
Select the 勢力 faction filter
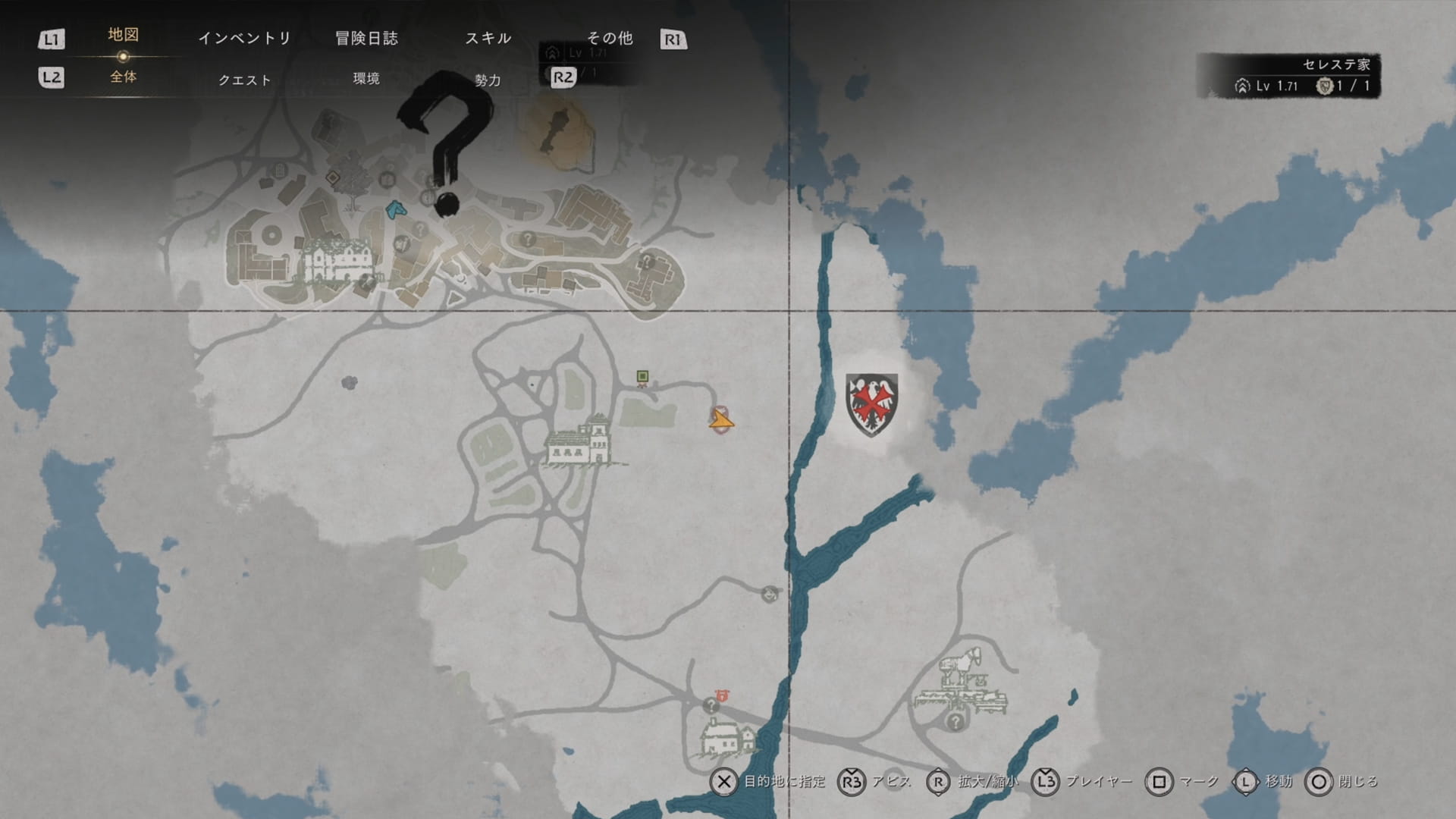[x=488, y=80]
